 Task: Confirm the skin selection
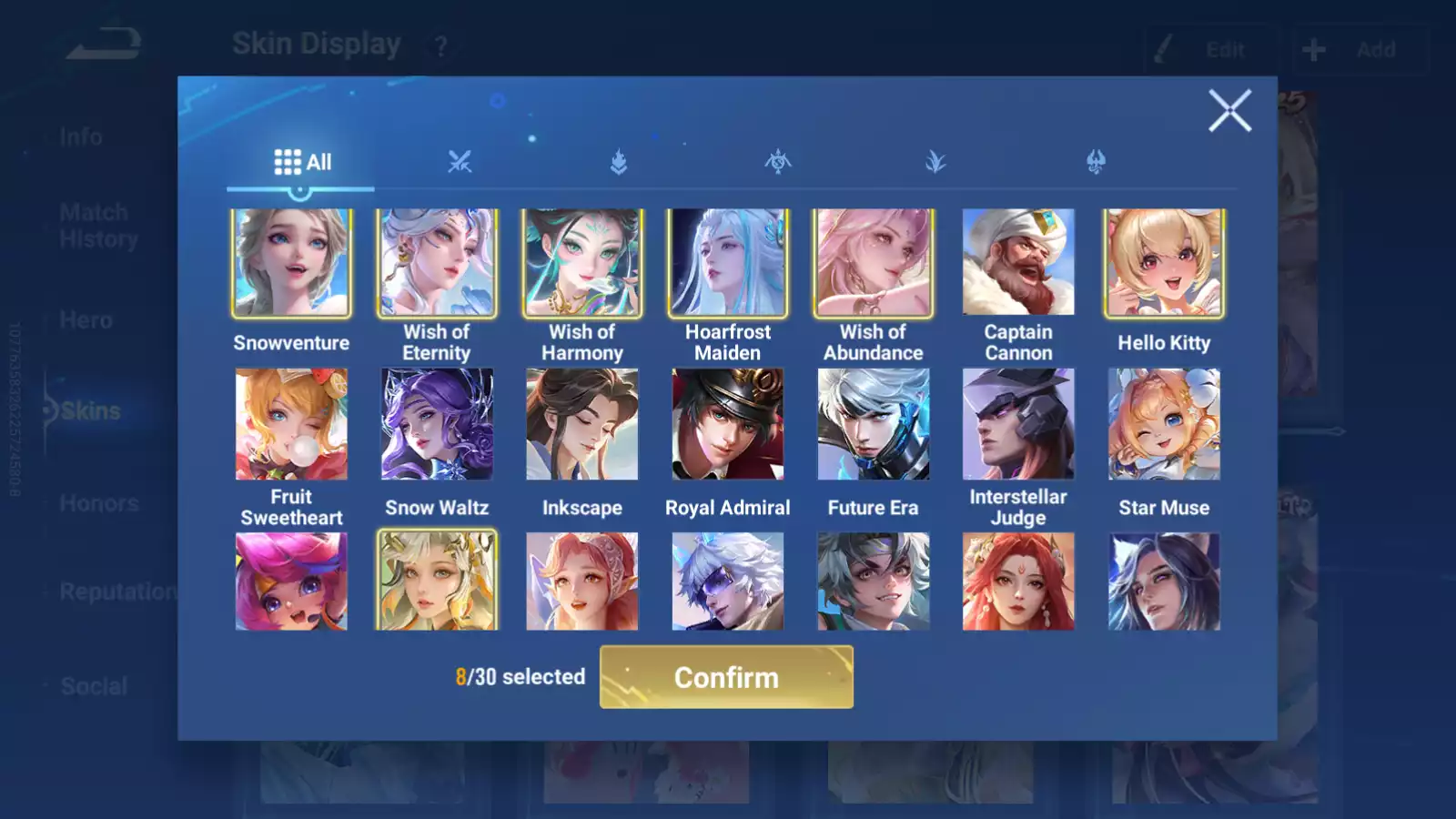(x=726, y=677)
